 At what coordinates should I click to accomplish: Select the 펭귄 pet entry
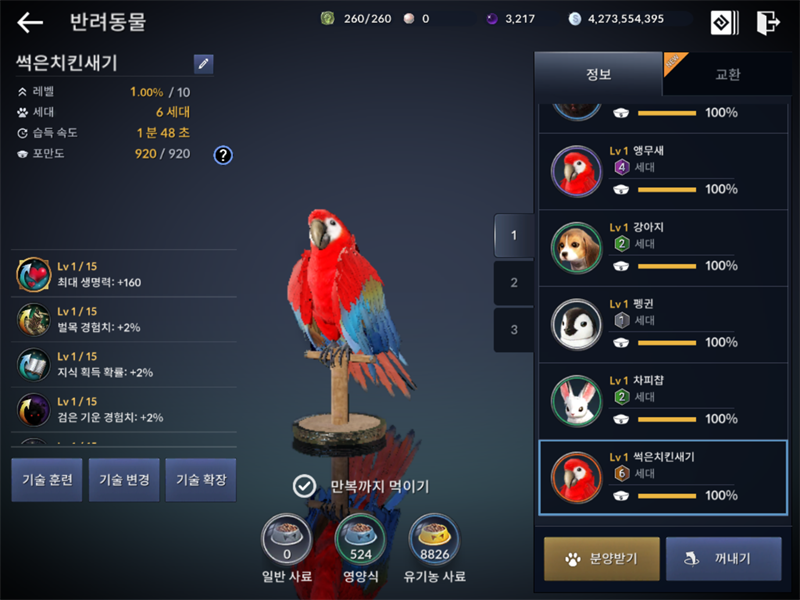[x=662, y=324]
